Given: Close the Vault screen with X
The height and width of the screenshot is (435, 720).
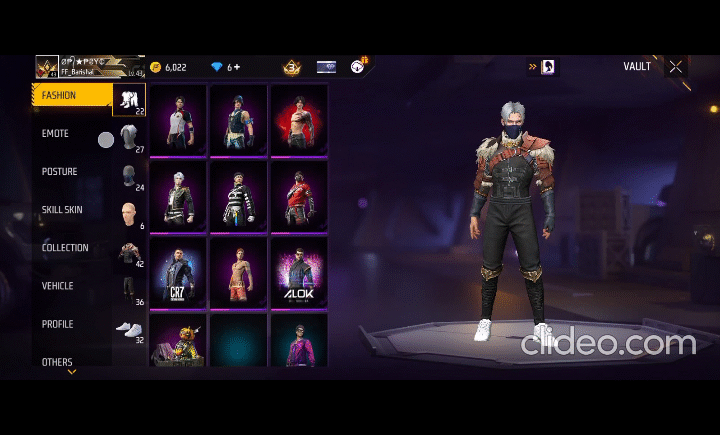Looking at the screenshot, I should click(x=676, y=67).
